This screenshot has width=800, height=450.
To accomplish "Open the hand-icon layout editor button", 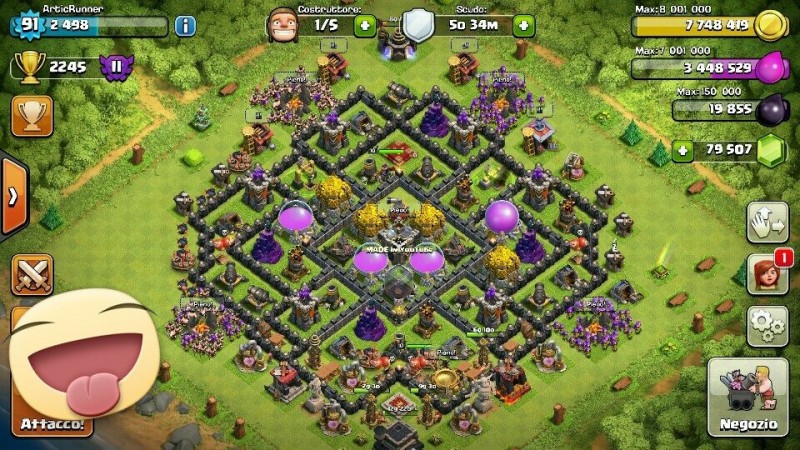I will coord(766,224).
